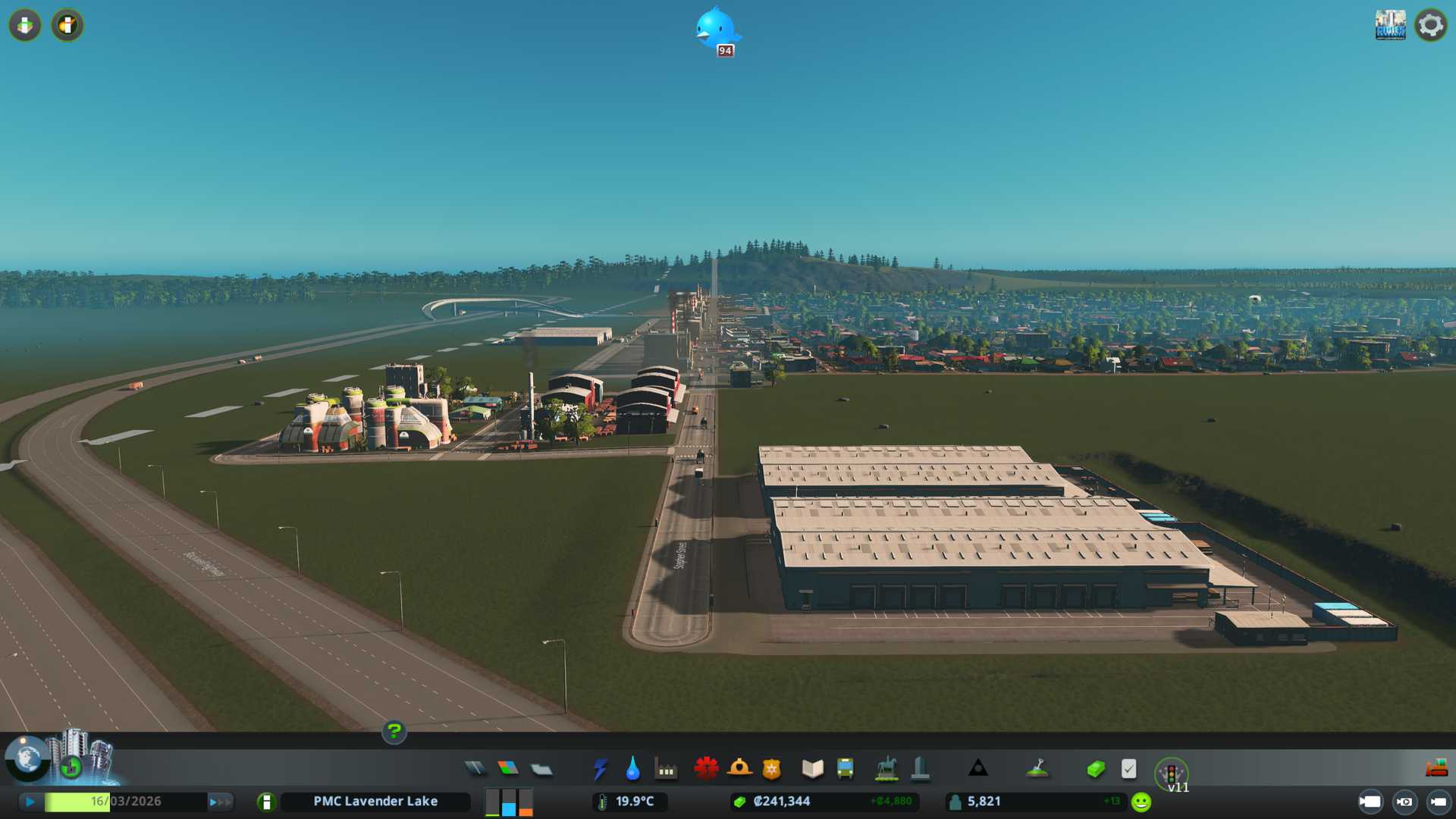
Task: Open the Garbage and Industry factory menu
Action: click(x=667, y=770)
